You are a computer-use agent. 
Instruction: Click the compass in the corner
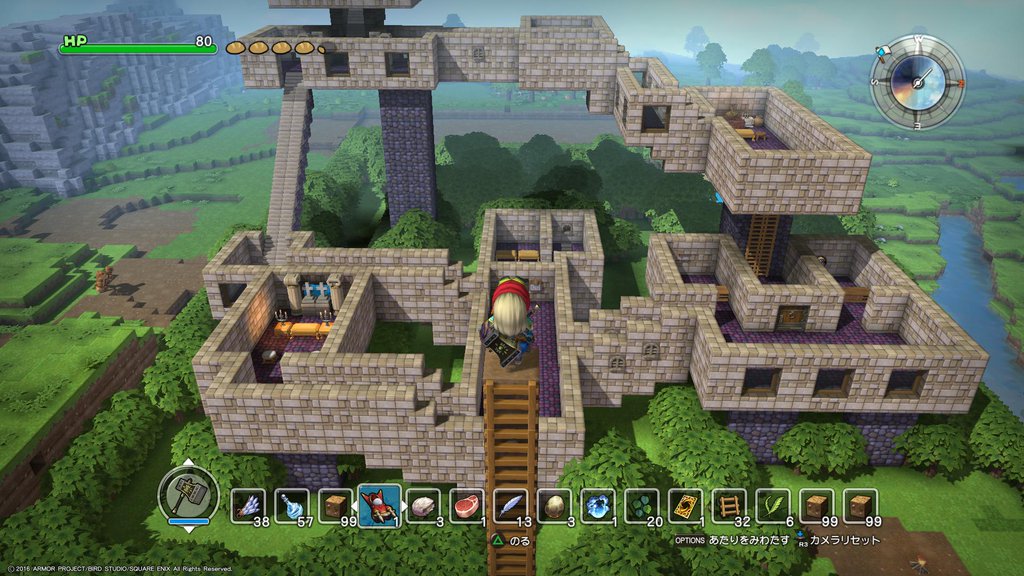(916, 82)
